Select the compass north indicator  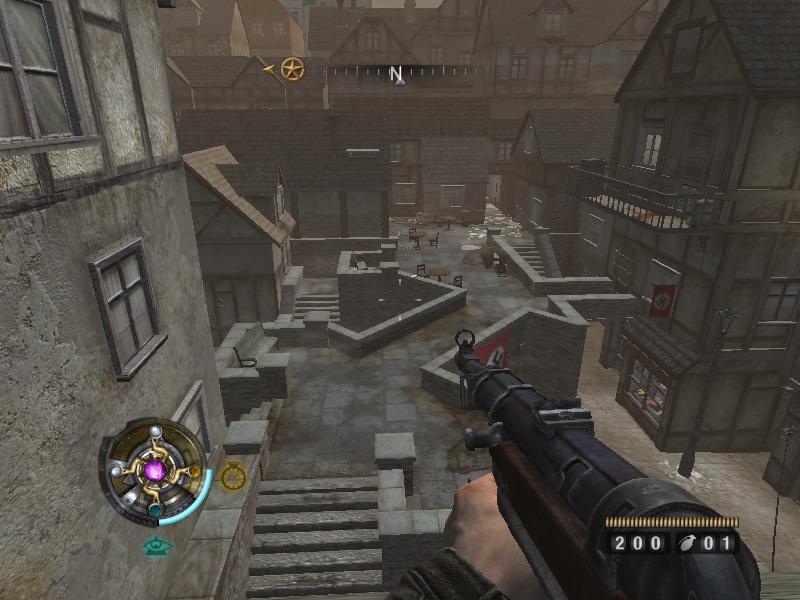(x=396, y=74)
